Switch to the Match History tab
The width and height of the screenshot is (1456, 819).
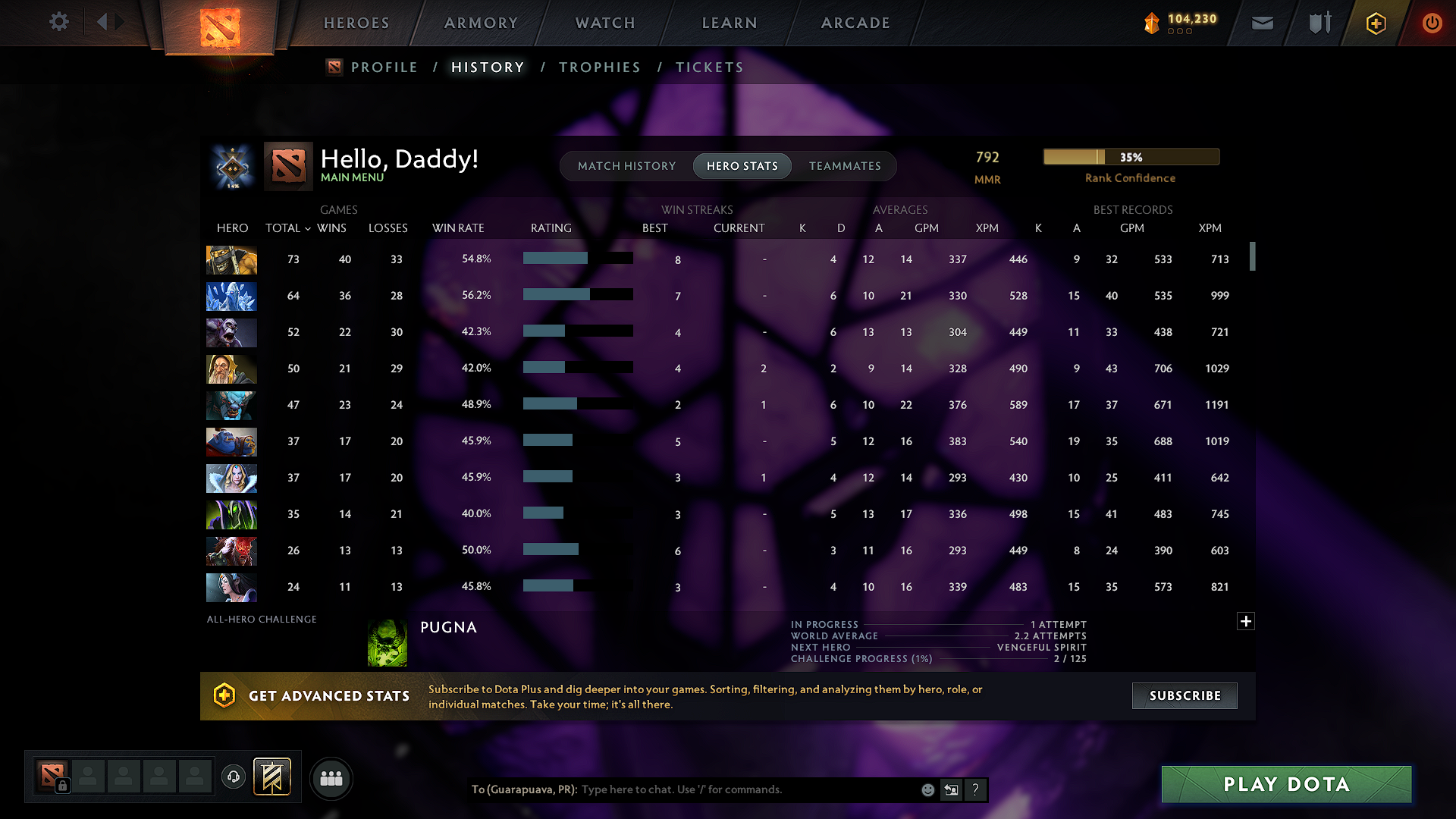point(626,166)
